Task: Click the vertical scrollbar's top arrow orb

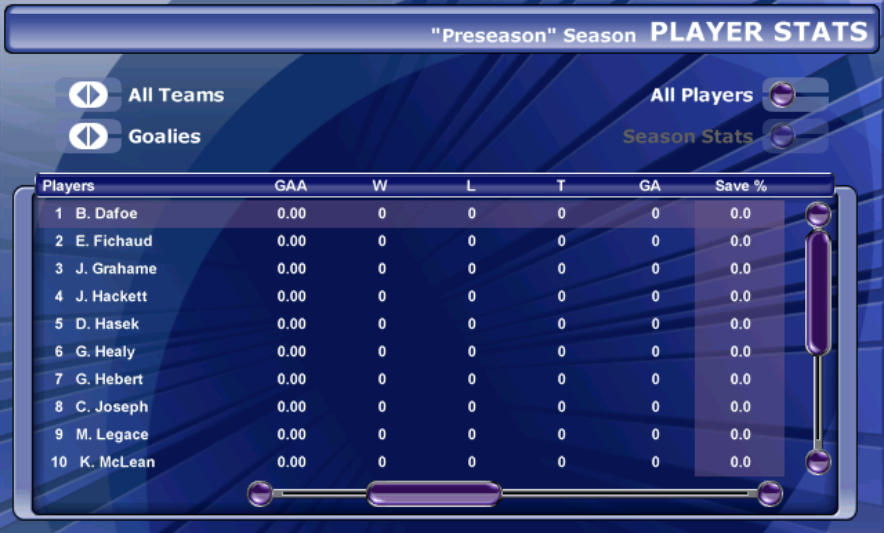Action: pyautogui.click(x=818, y=214)
